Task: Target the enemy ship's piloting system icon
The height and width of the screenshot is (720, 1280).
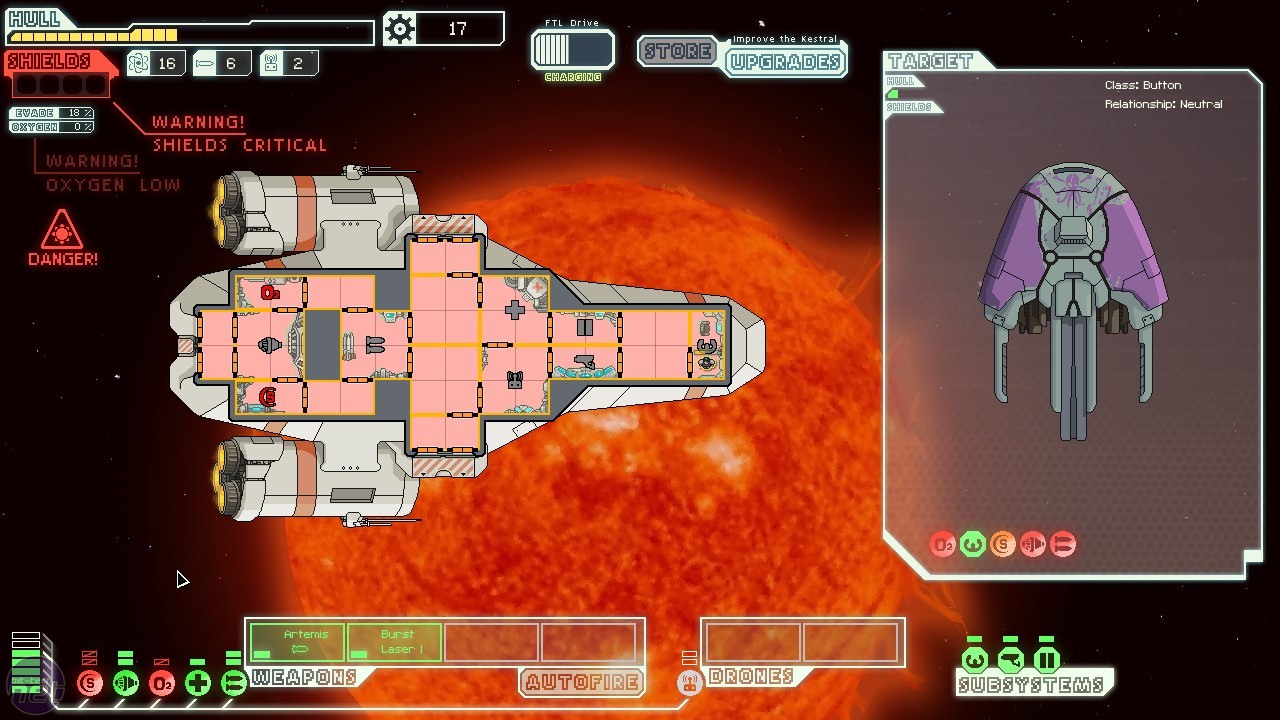Action: point(972,544)
